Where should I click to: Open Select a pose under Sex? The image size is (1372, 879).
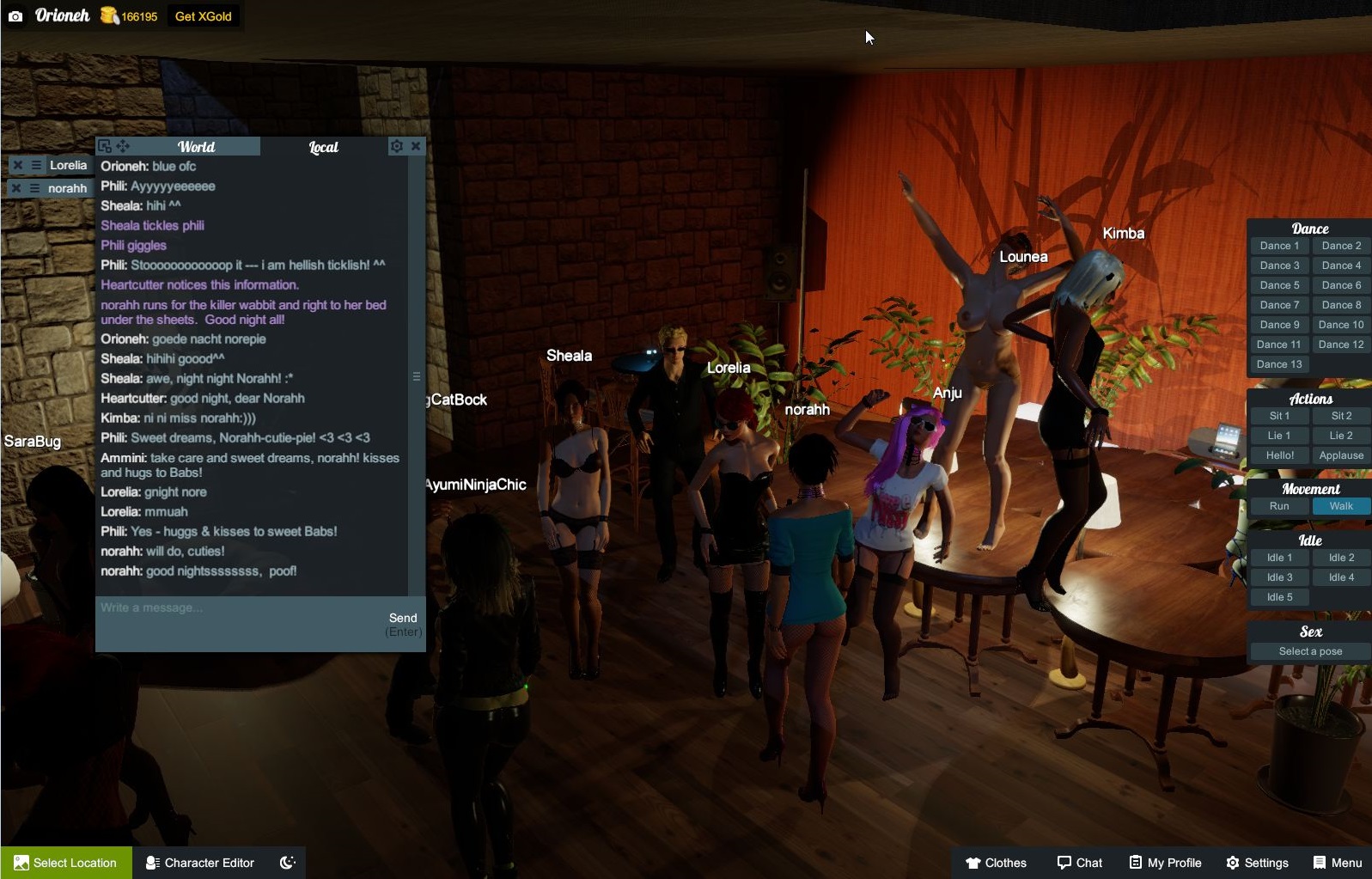tap(1308, 650)
